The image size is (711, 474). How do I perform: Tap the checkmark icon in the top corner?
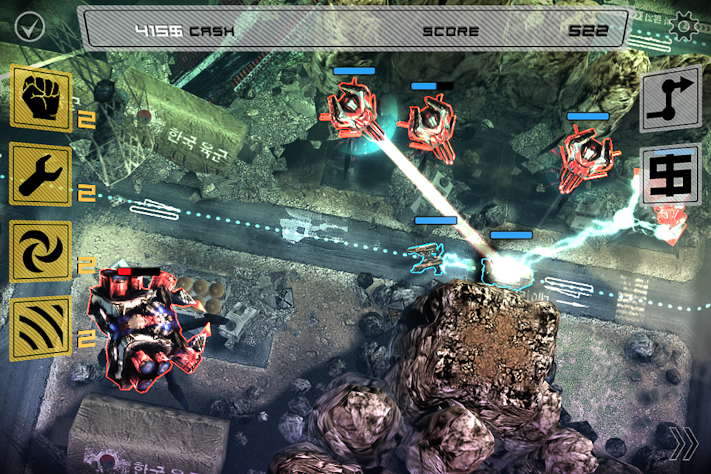pyautogui.click(x=29, y=26)
